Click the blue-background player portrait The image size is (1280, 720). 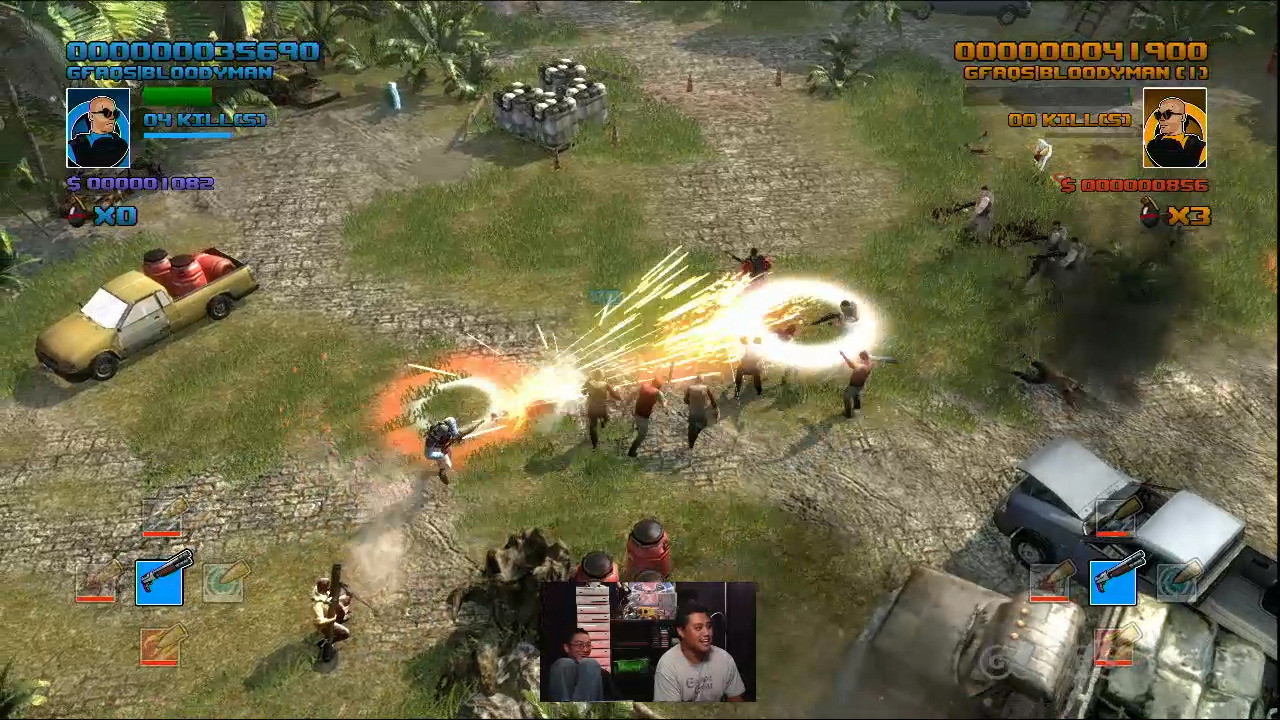click(x=98, y=128)
